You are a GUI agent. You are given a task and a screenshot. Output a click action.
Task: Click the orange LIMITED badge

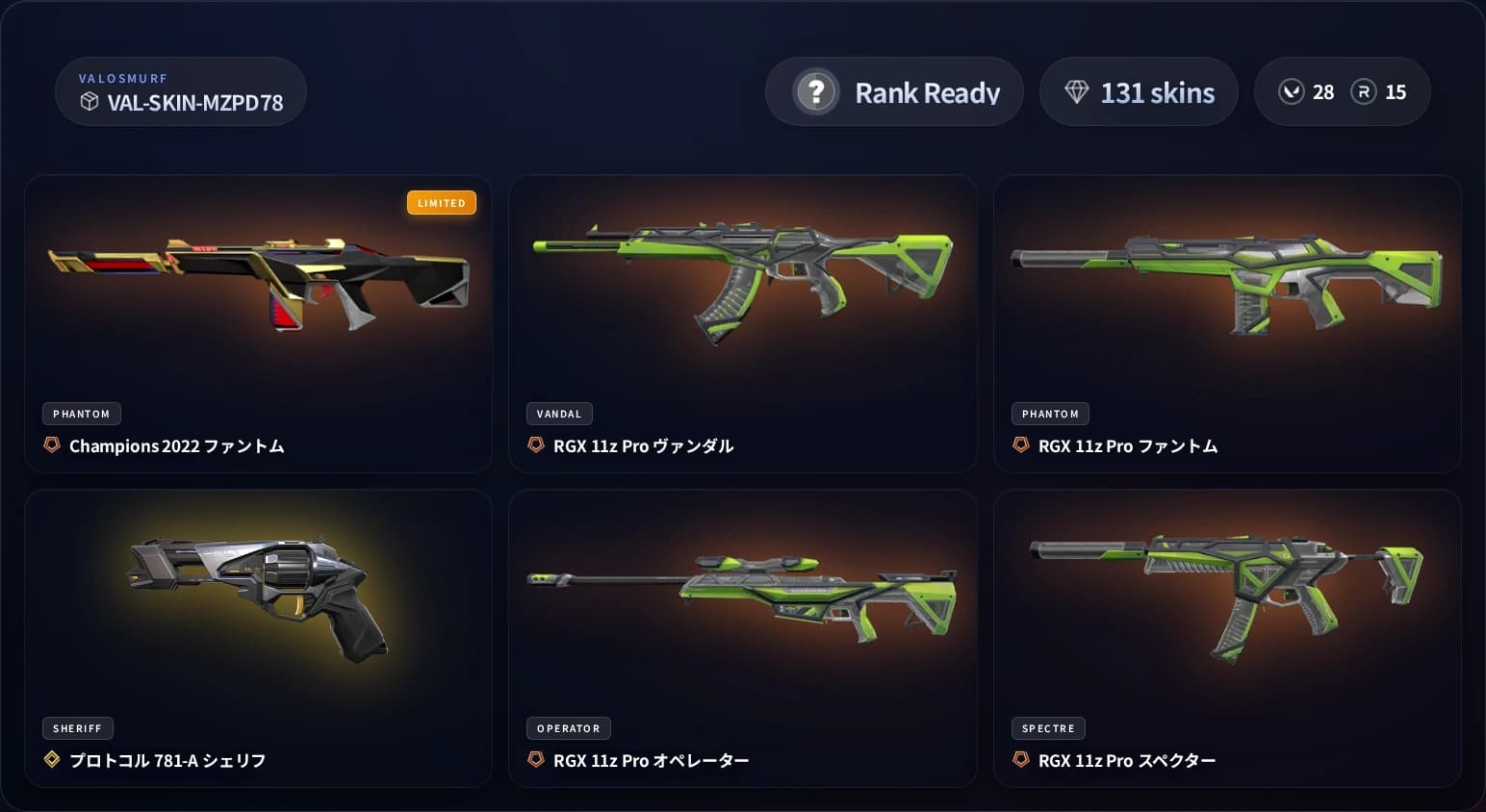[442, 202]
